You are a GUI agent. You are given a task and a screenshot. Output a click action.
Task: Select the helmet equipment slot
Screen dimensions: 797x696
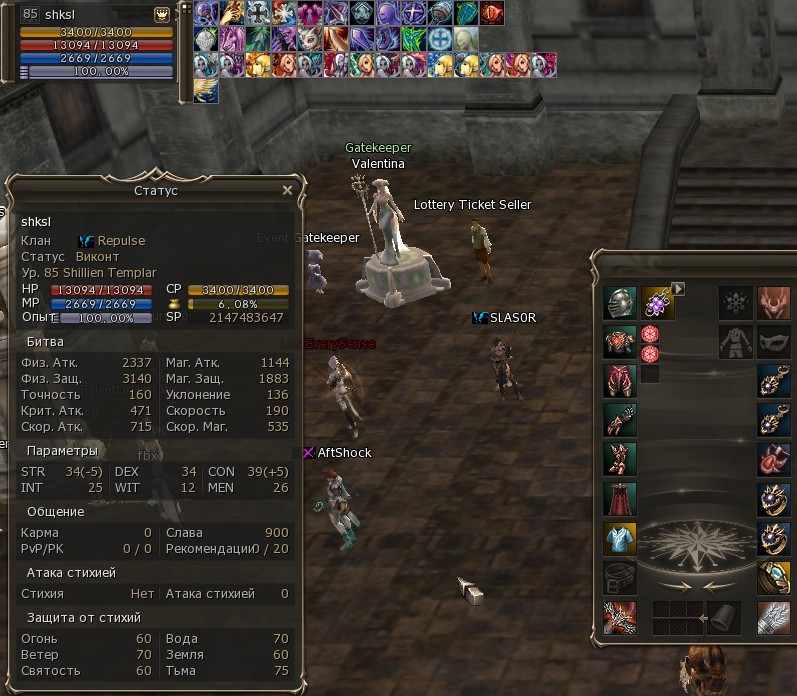pyautogui.click(x=619, y=303)
